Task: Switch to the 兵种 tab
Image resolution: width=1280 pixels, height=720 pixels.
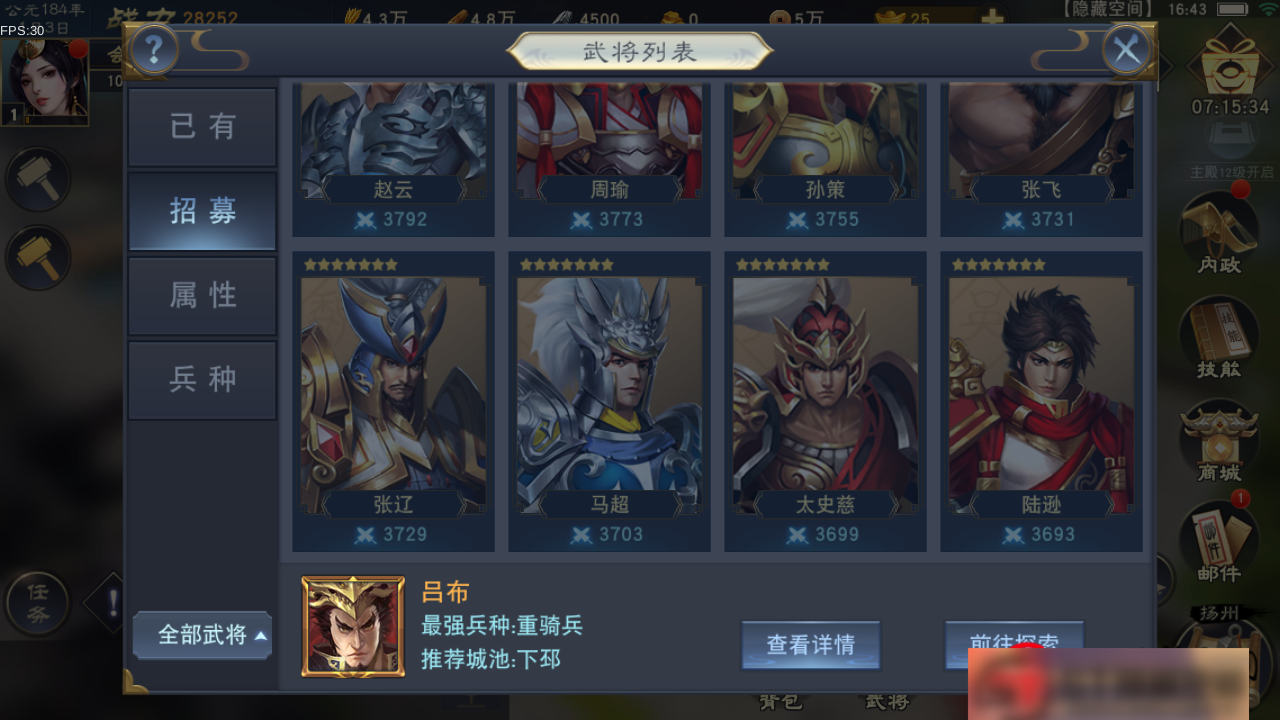Action: click(202, 380)
